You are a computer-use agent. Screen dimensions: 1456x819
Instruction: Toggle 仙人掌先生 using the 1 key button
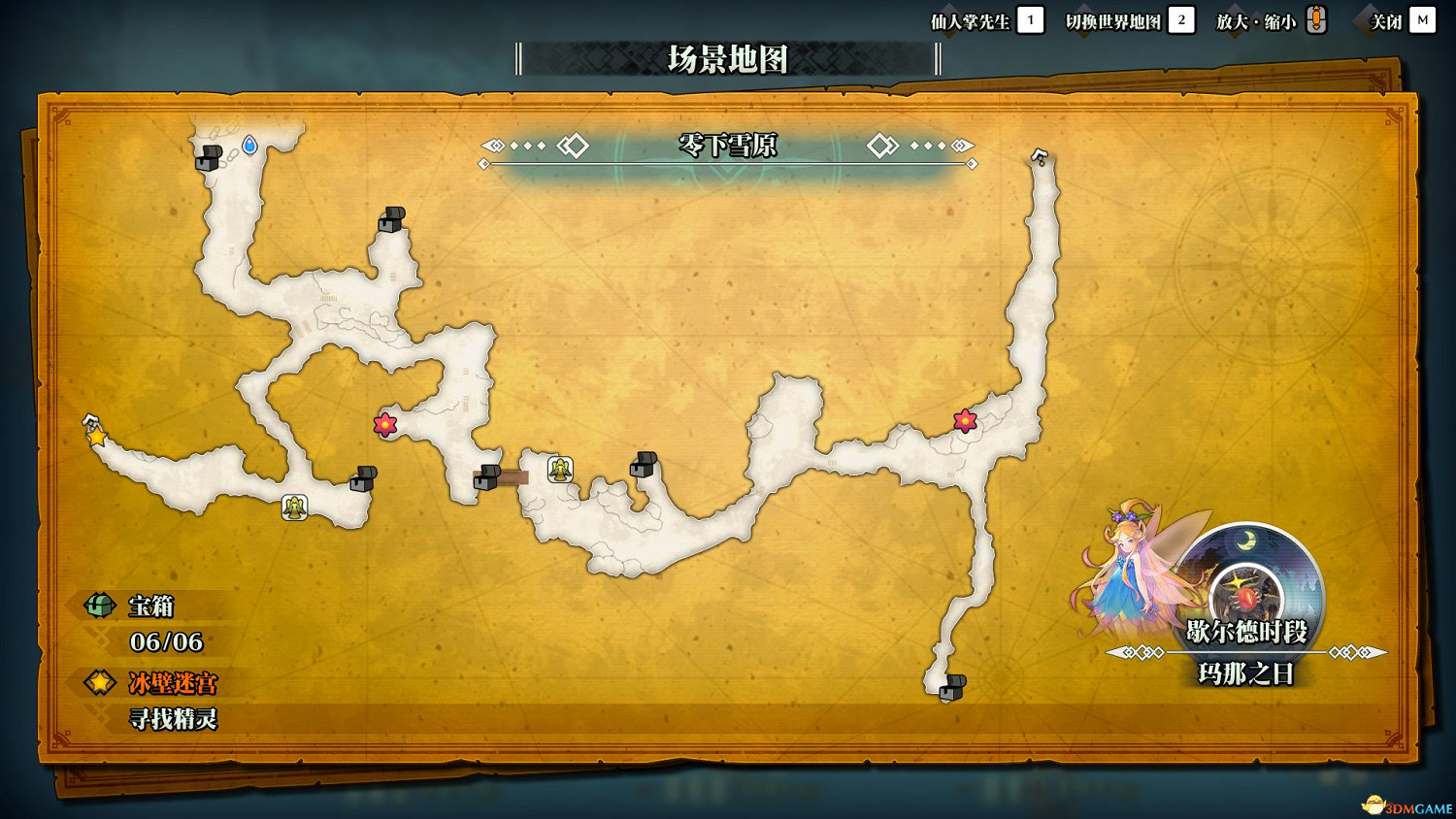1028,19
